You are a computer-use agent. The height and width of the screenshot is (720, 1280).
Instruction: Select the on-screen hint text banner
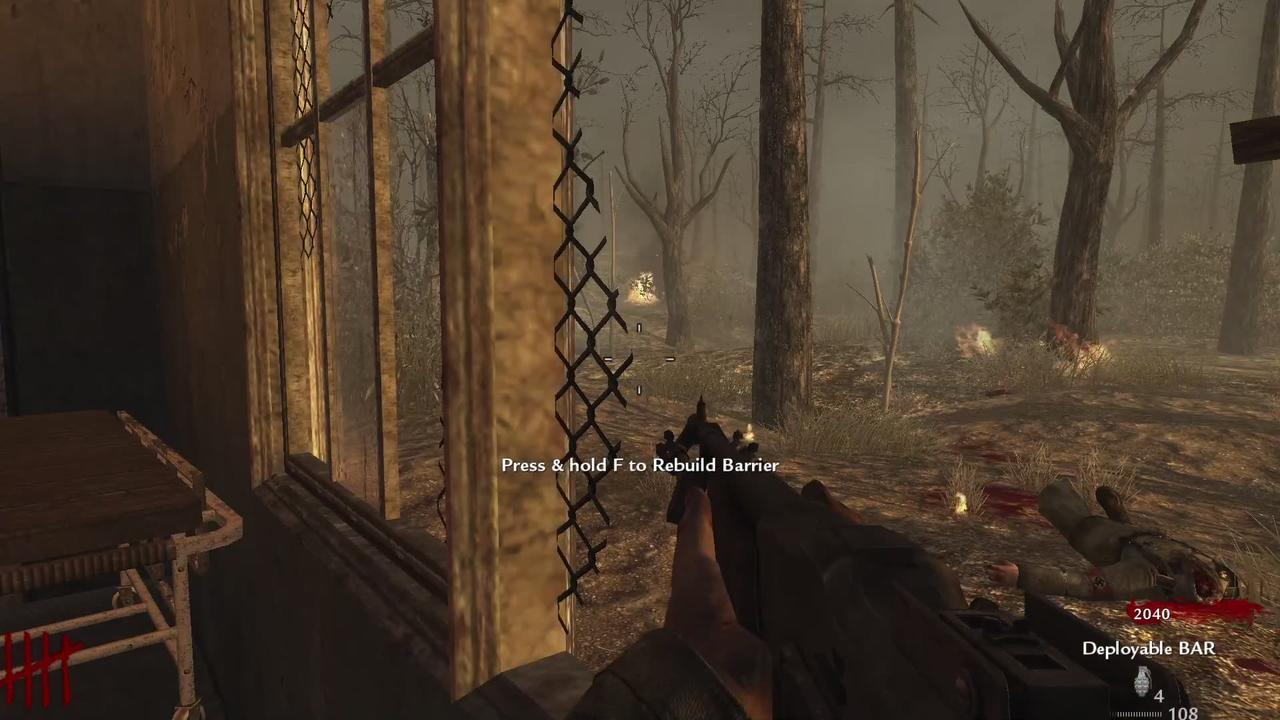click(x=639, y=465)
